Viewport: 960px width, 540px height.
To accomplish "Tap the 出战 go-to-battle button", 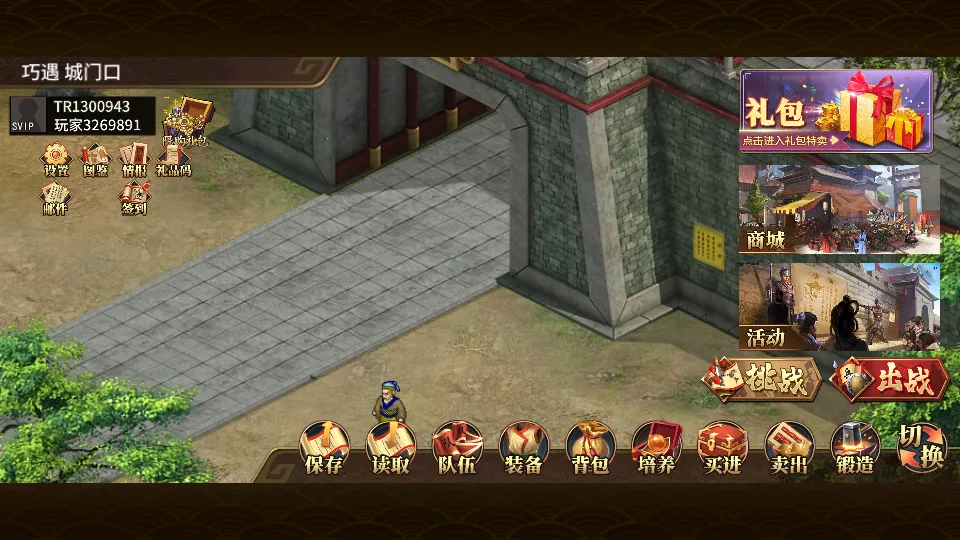I will pyautogui.click(x=888, y=379).
